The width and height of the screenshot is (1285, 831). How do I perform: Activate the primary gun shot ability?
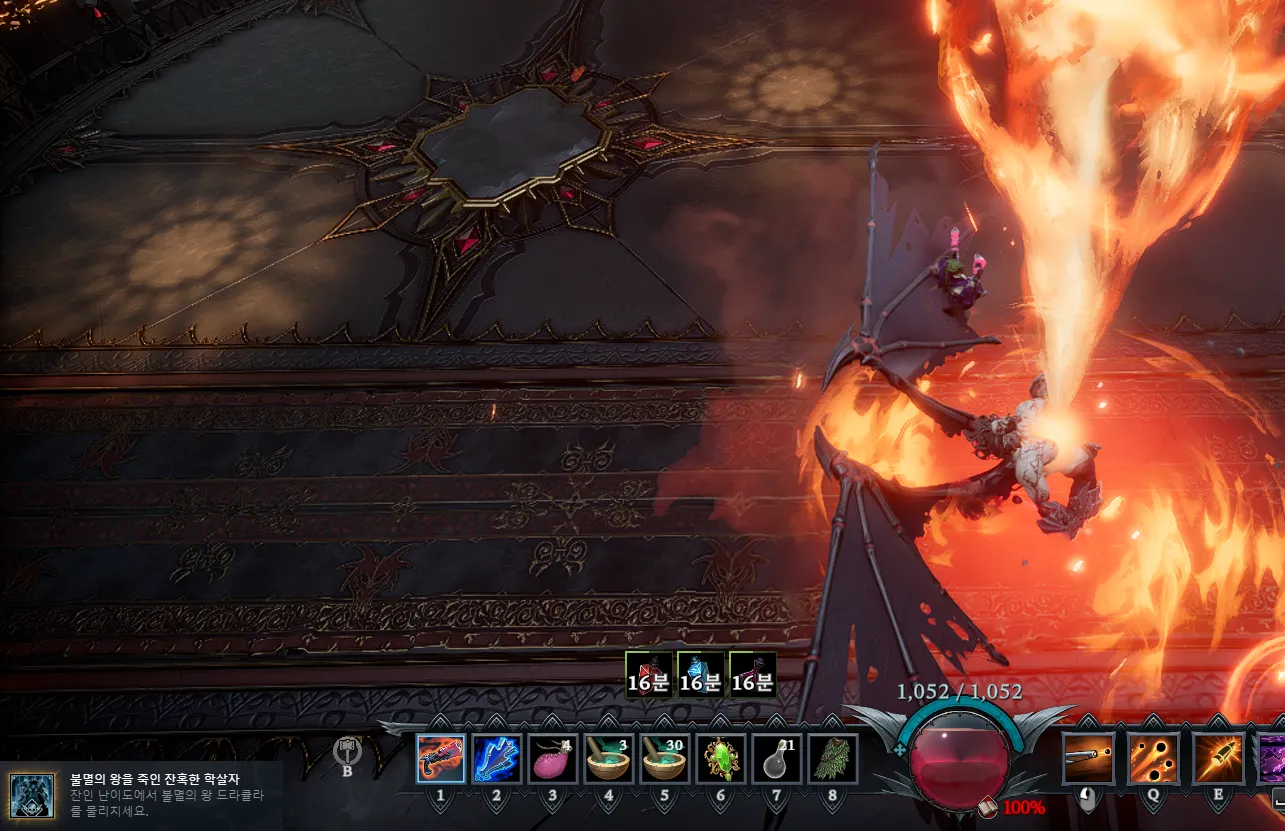tap(1089, 759)
